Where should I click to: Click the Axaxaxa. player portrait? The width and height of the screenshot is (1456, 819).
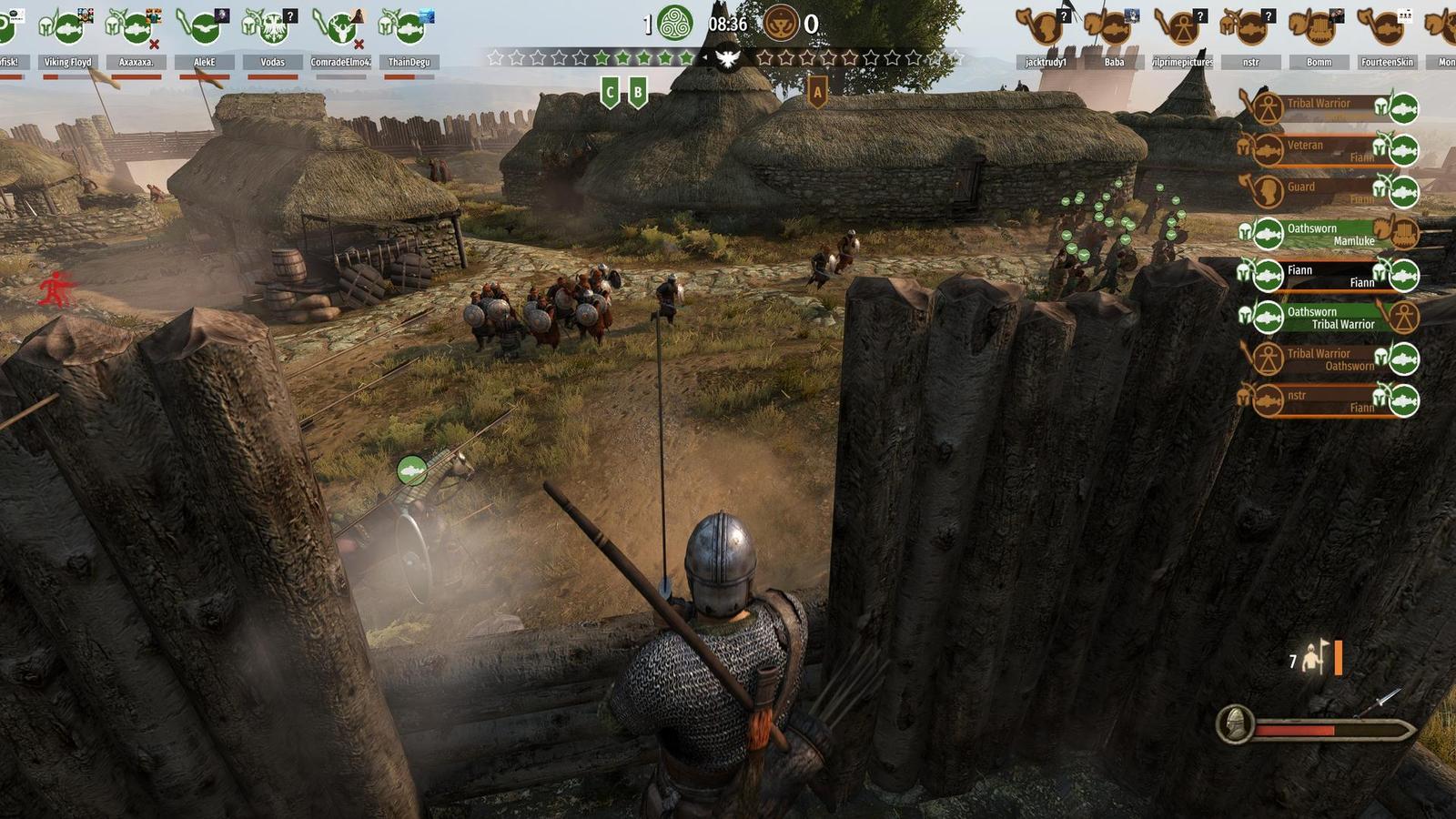tap(136, 38)
